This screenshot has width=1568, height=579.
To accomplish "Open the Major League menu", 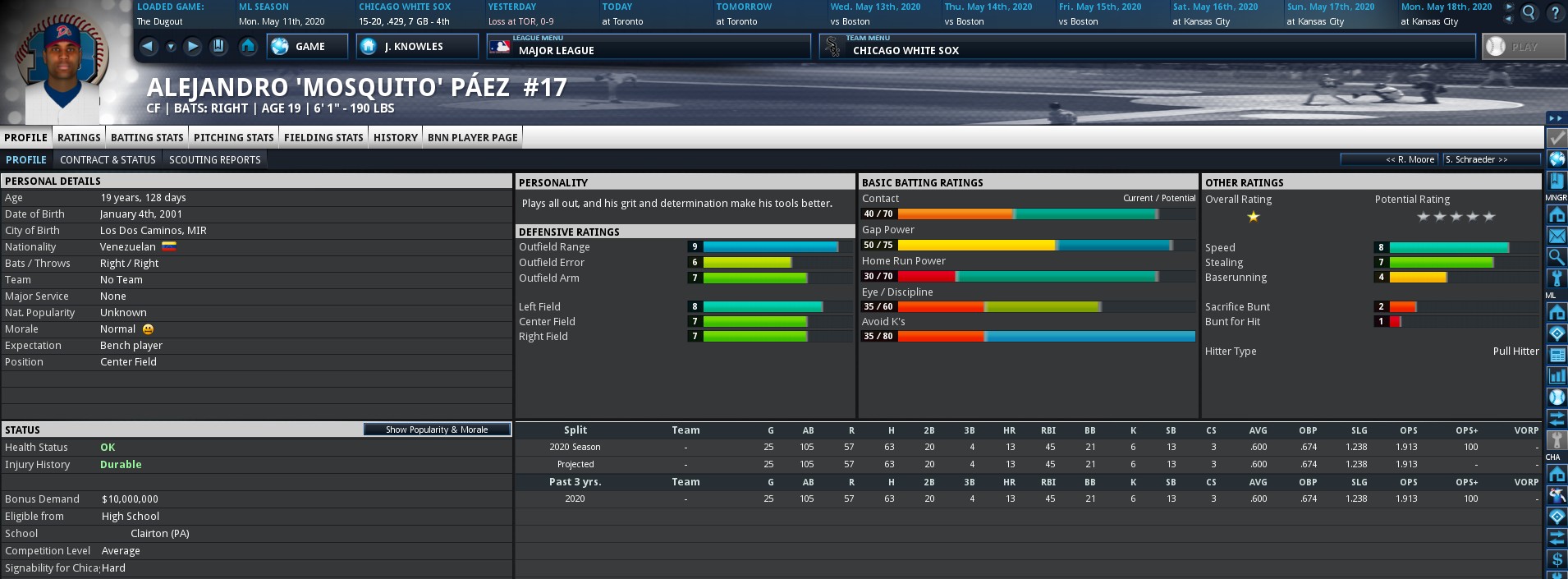I will pyautogui.click(x=648, y=47).
